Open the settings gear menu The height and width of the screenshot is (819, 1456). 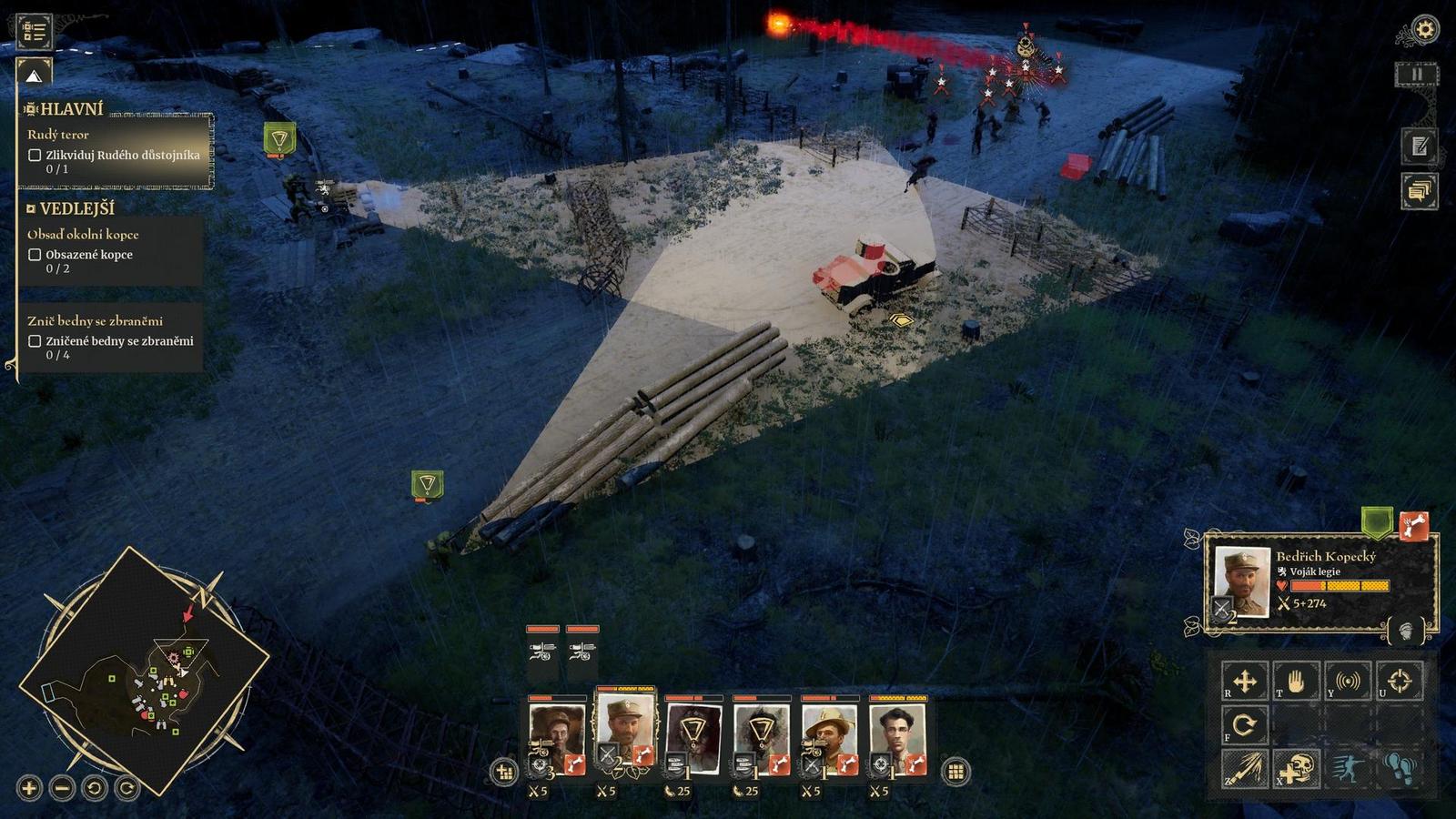click(1424, 29)
